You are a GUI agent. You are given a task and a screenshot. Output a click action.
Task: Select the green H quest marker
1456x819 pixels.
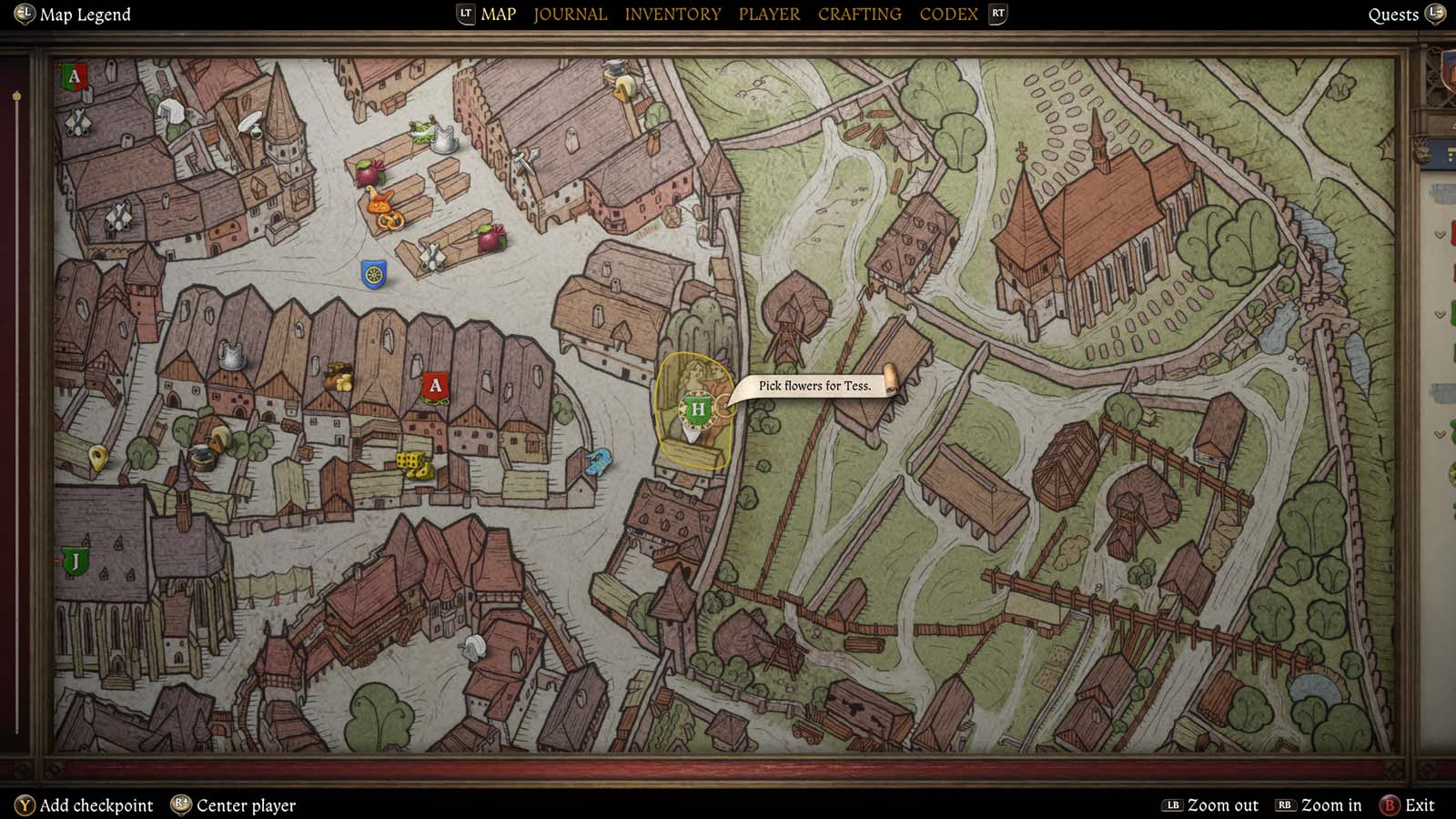click(x=696, y=411)
